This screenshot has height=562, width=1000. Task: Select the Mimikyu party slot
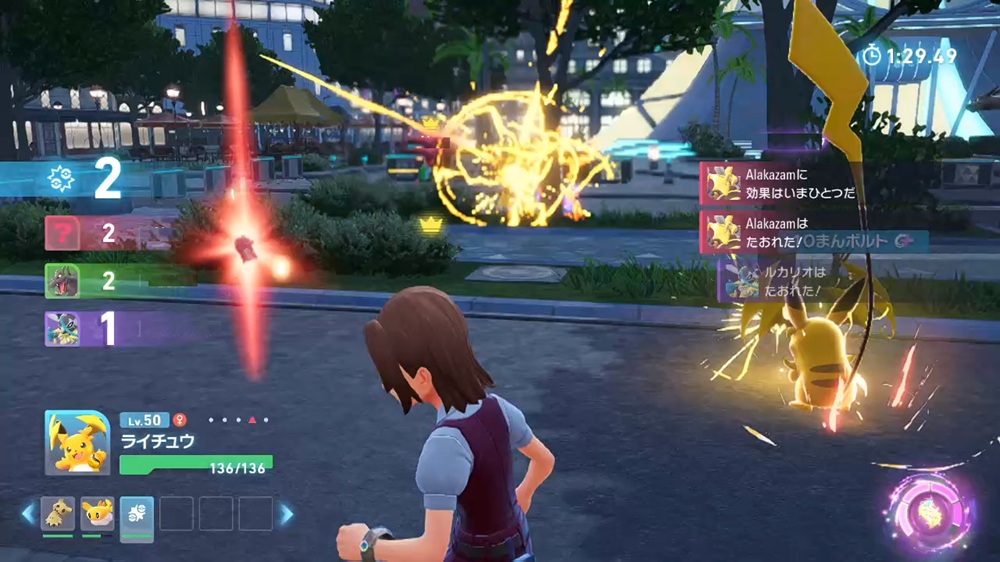point(58,513)
